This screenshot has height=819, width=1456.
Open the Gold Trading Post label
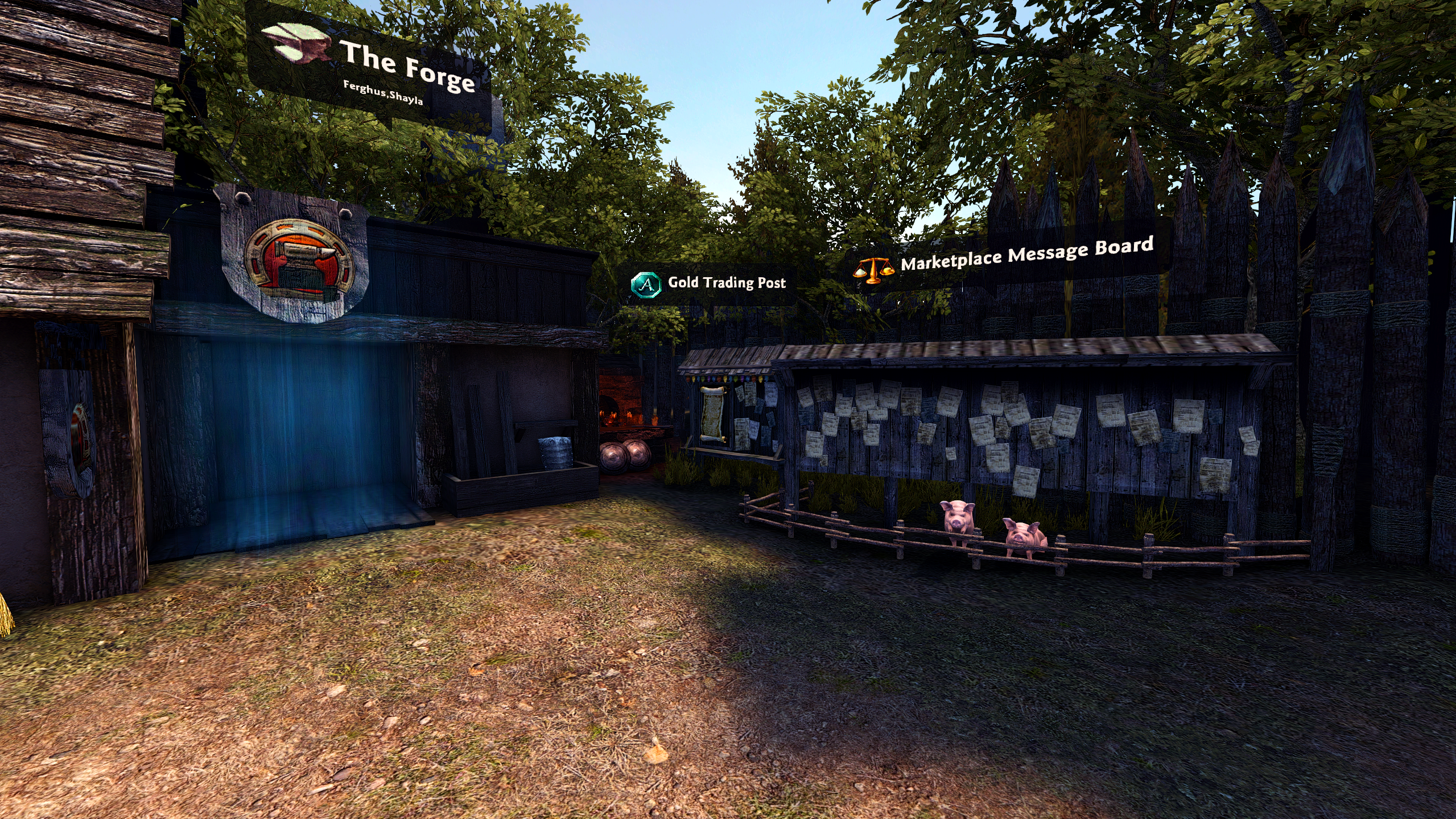tap(726, 283)
